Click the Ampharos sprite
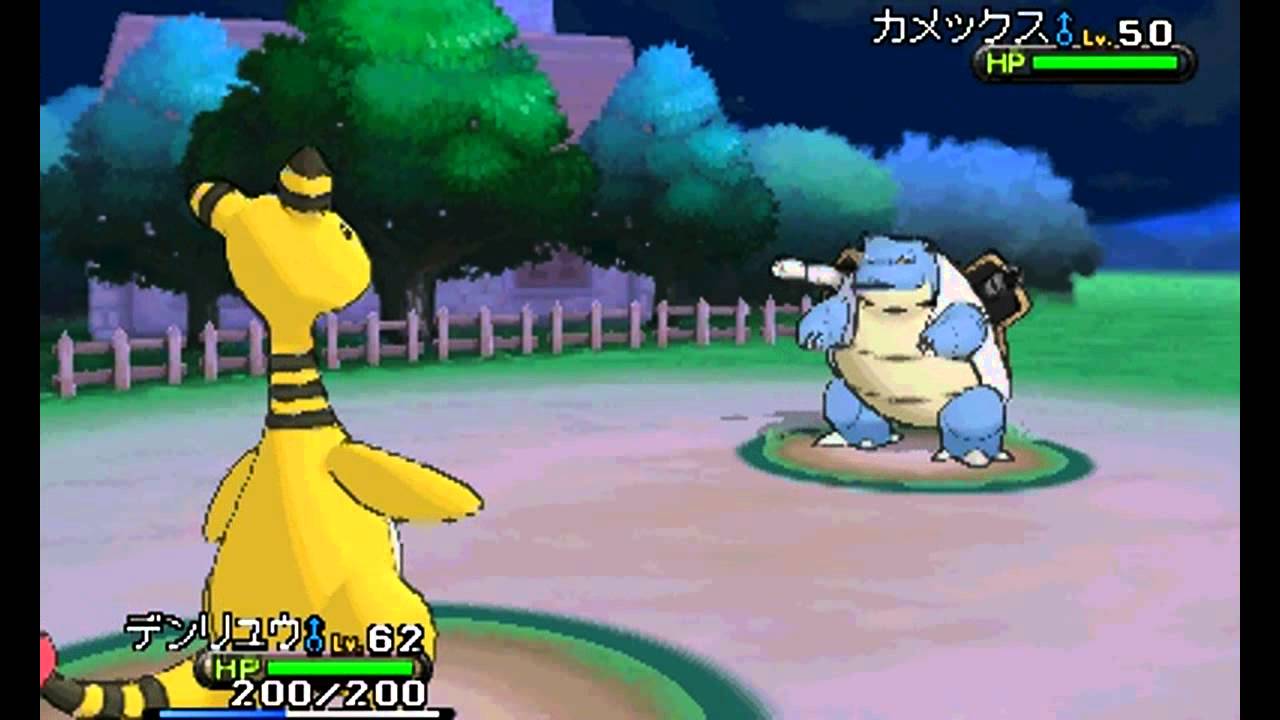 300,400
